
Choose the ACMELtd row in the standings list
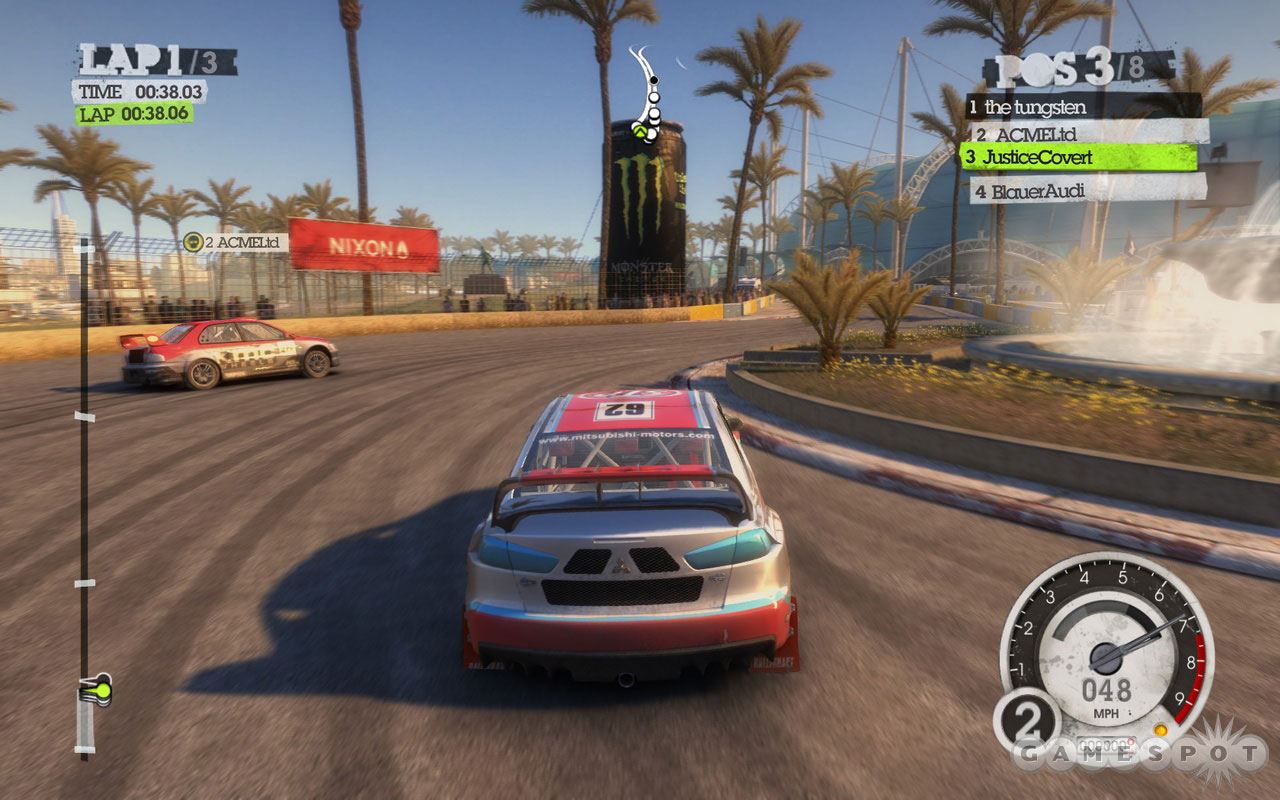click(x=1086, y=132)
